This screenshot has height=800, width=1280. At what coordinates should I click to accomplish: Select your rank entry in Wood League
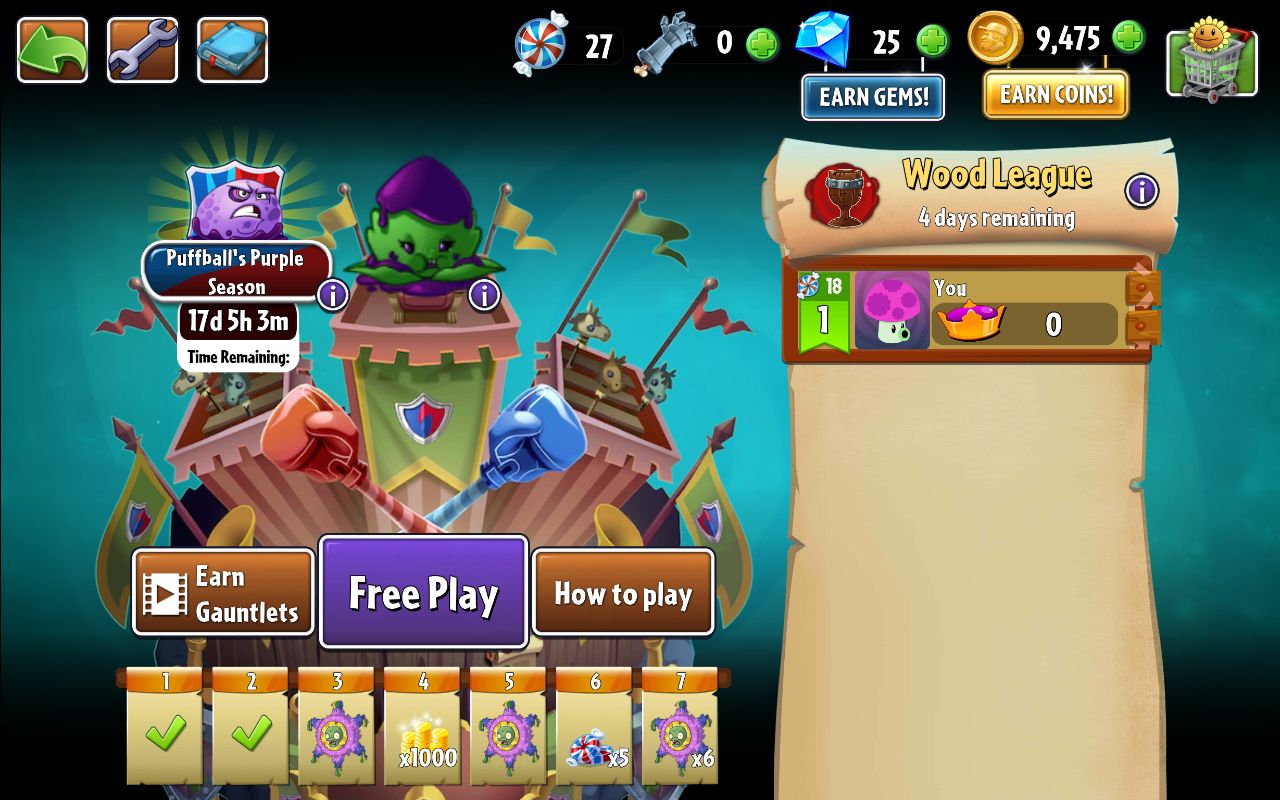[x=970, y=310]
